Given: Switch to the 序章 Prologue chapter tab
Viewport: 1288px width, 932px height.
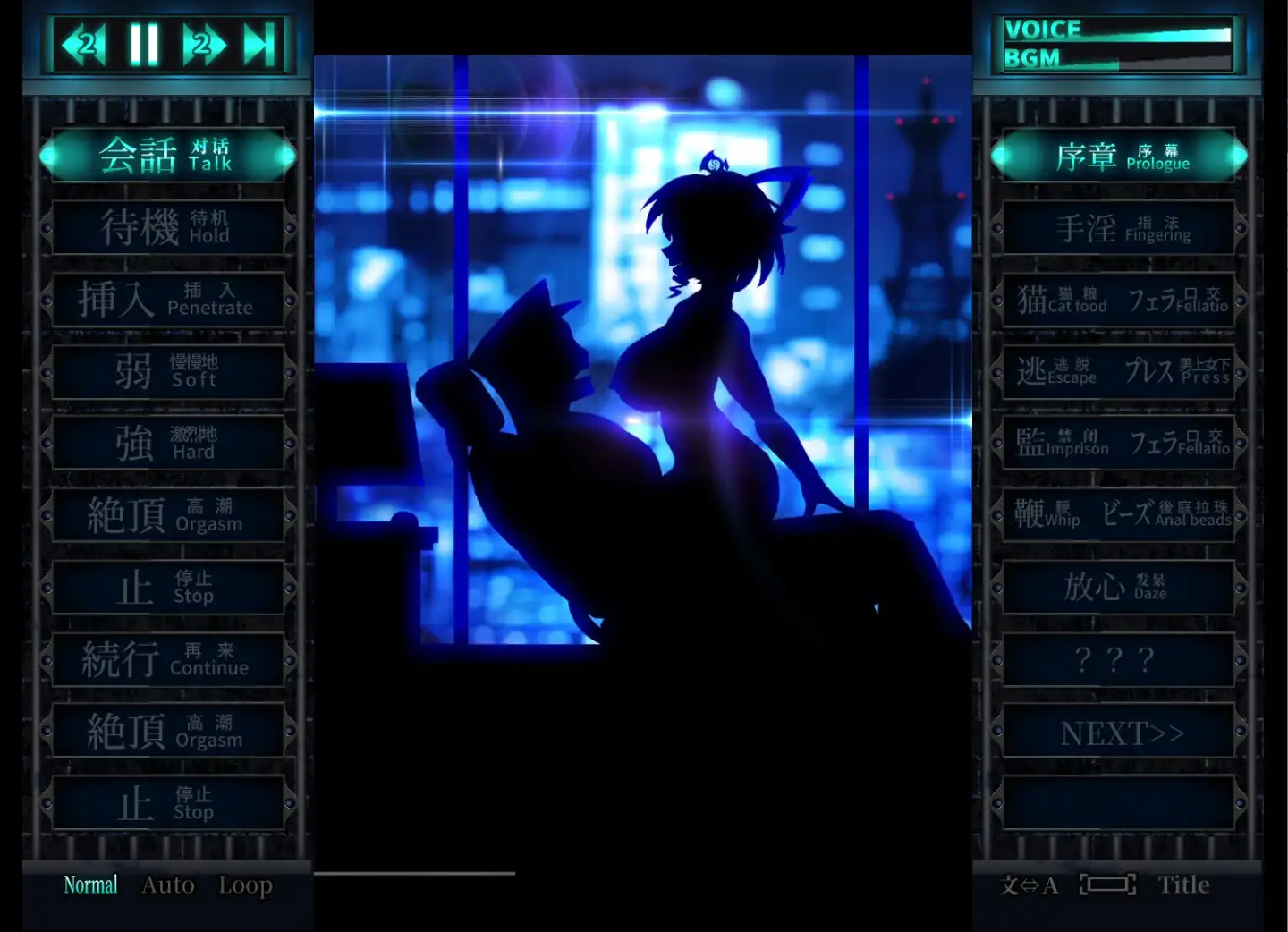Looking at the screenshot, I should pos(1118,155).
